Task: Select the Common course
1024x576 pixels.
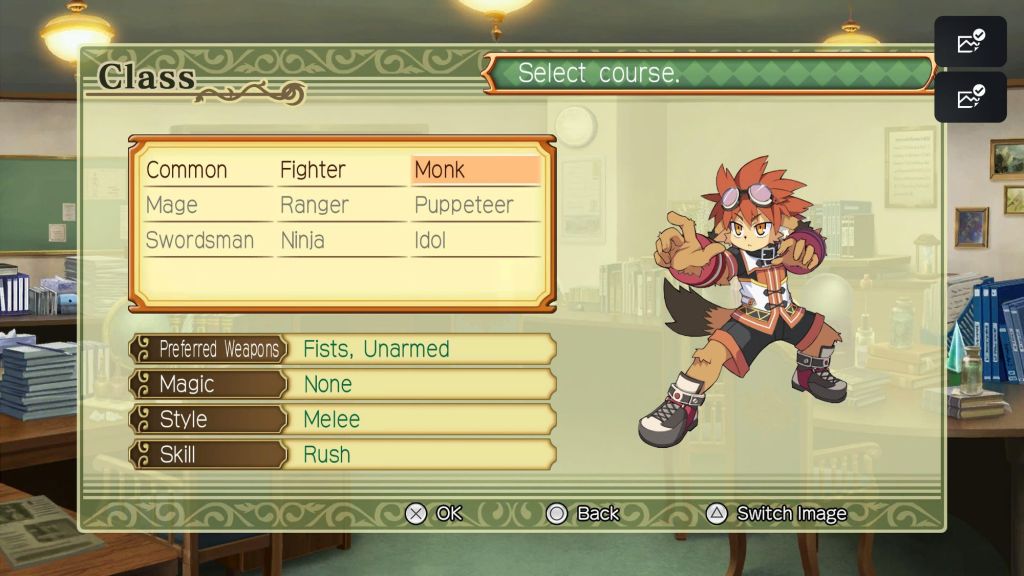Action: point(187,170)
